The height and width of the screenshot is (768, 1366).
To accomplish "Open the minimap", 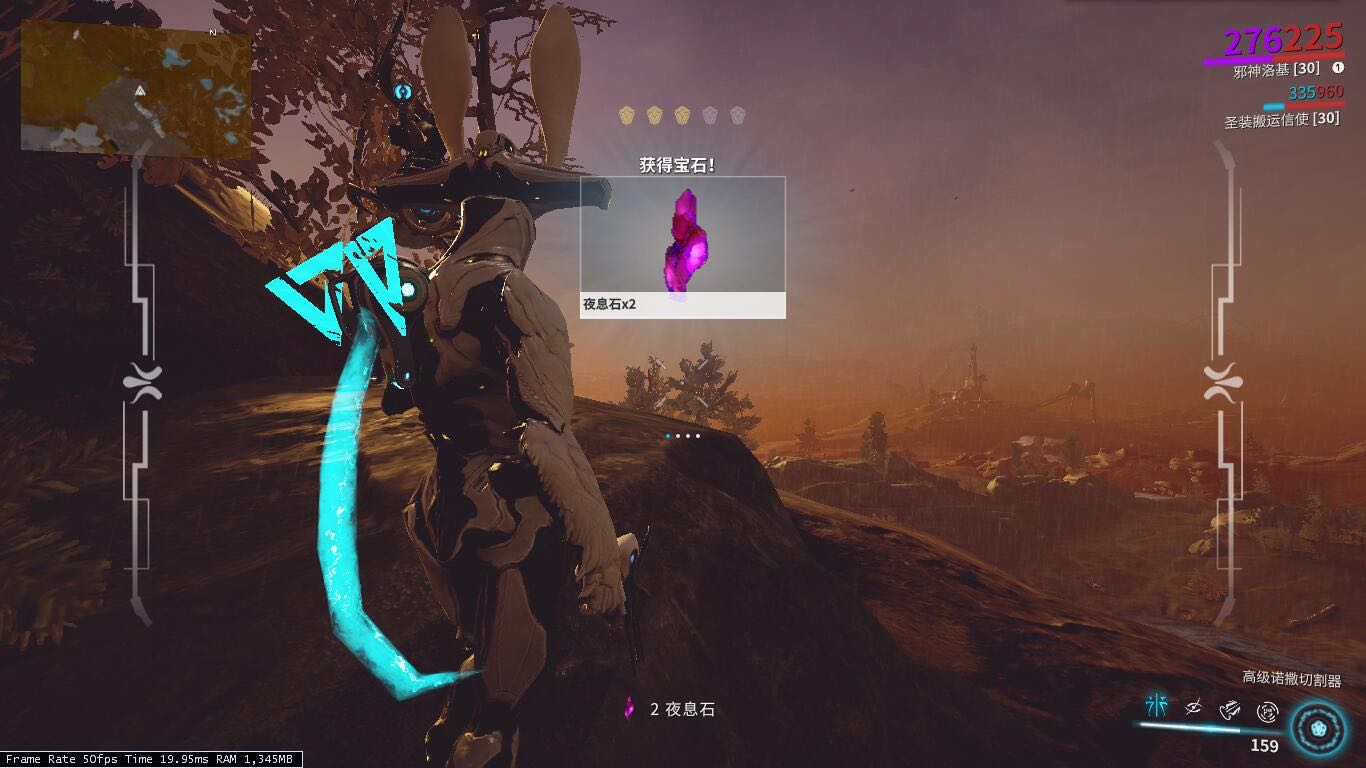I will 136,88.
